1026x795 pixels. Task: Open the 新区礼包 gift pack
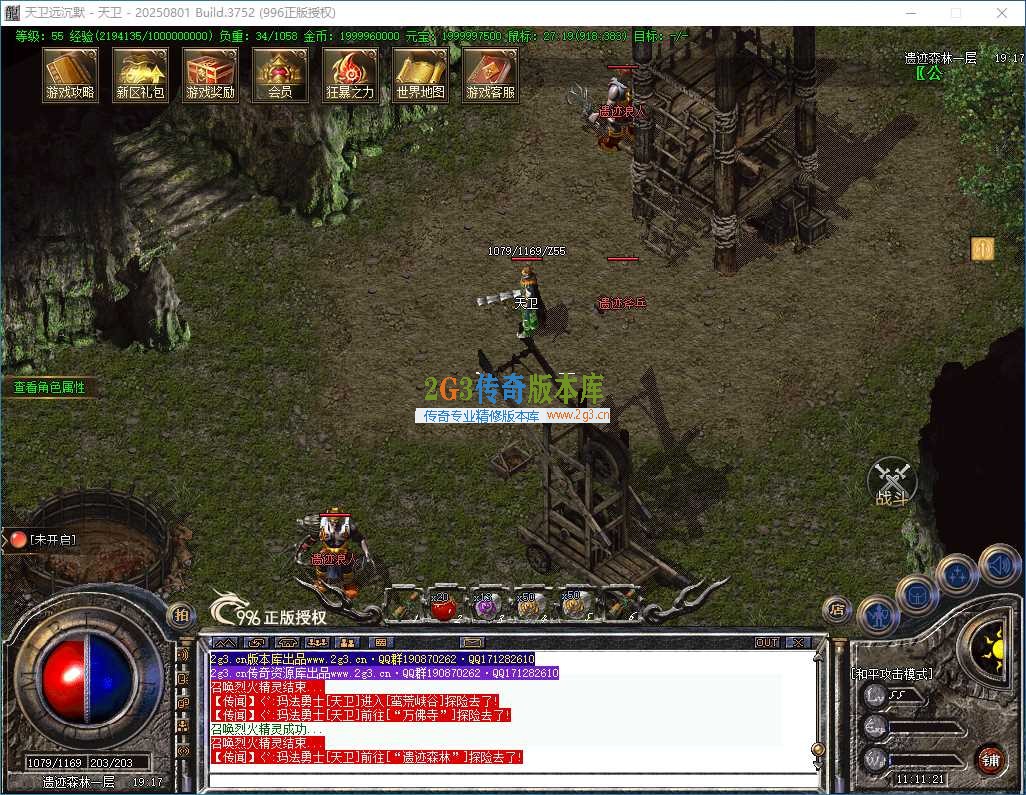pyautogui.click(x=140, y=74)
